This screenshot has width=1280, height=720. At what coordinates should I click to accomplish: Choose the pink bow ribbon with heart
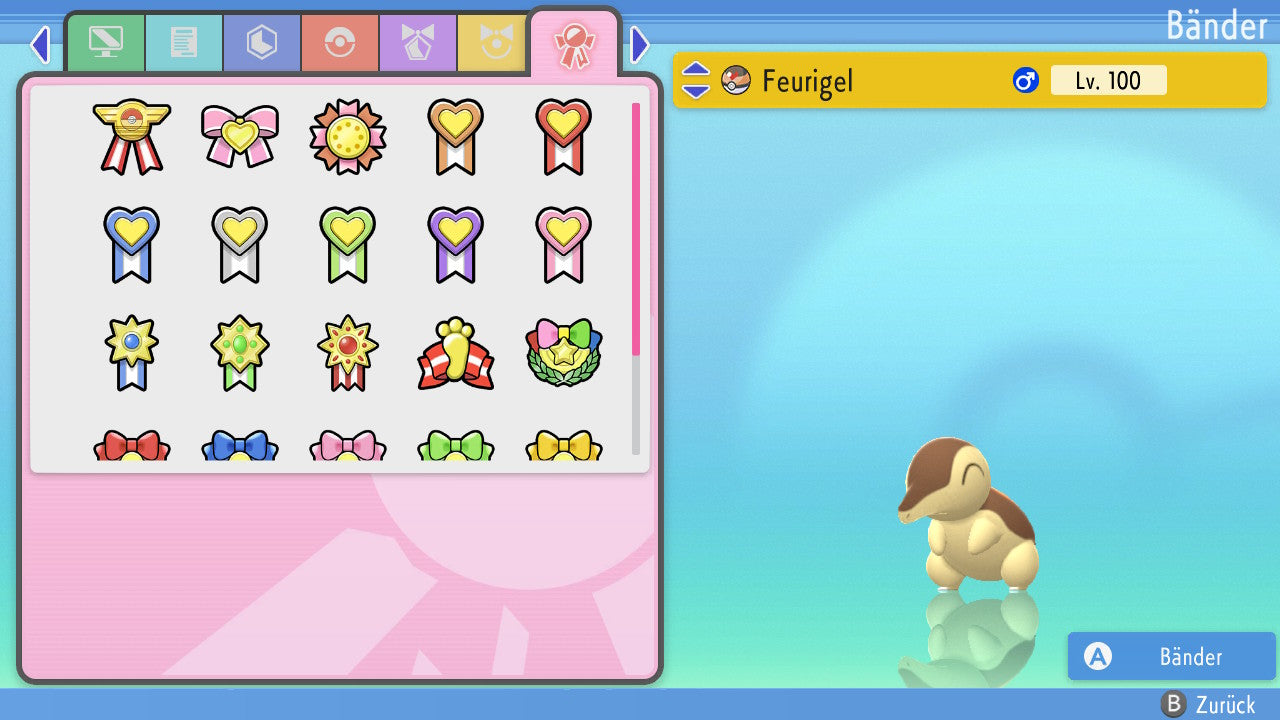[x=239, y=135]
